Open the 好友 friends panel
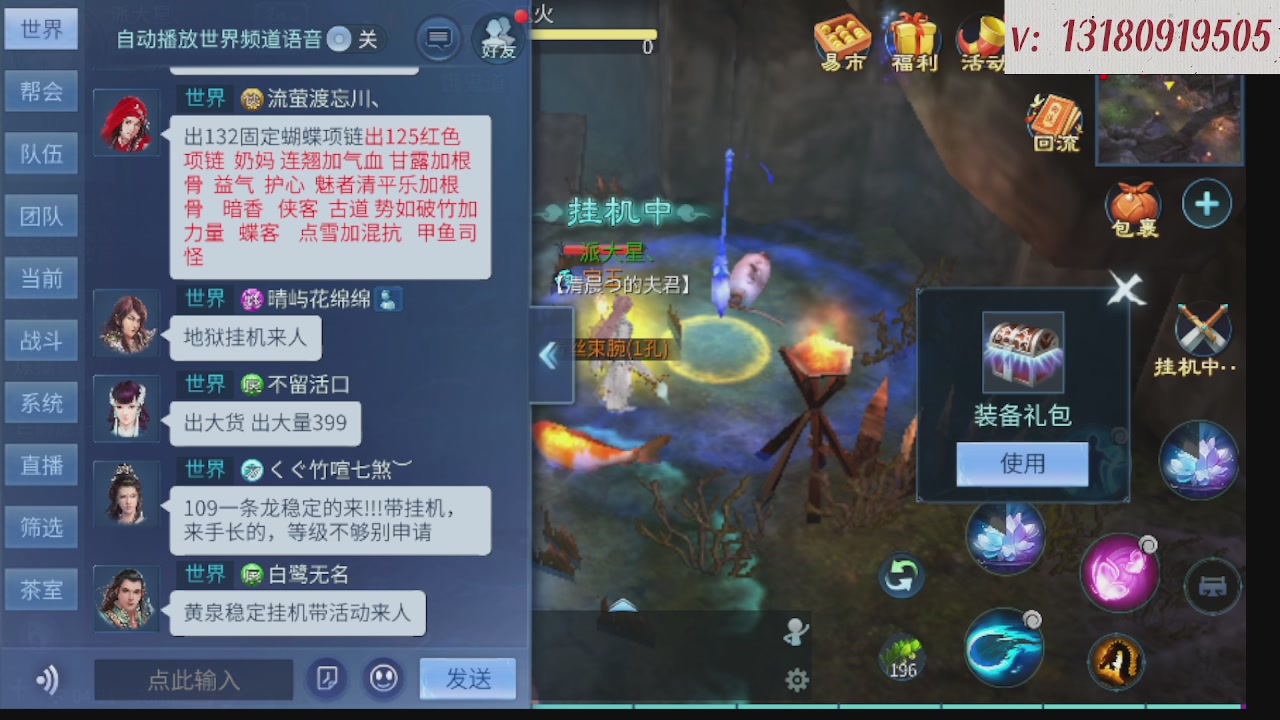Image resolution: width=1280 pixels, height=720 pixels. [497, 40]
